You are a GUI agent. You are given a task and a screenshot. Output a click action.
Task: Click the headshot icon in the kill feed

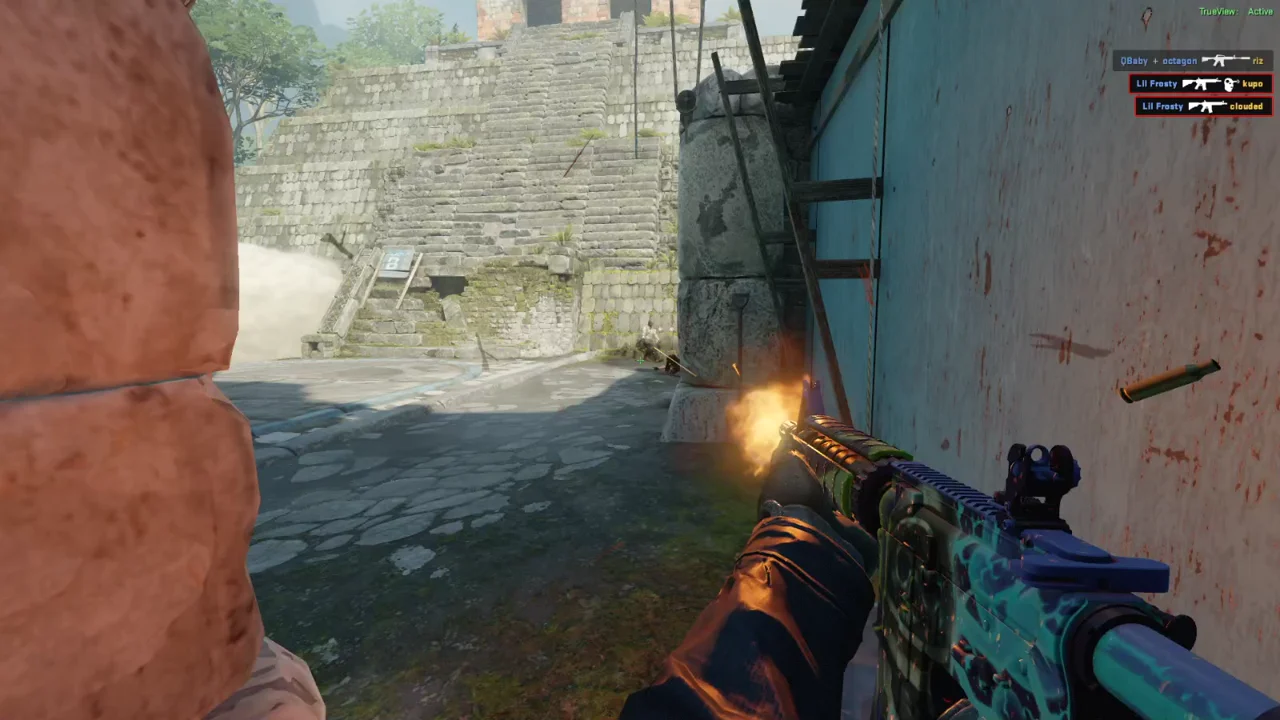coord(1231,84)
